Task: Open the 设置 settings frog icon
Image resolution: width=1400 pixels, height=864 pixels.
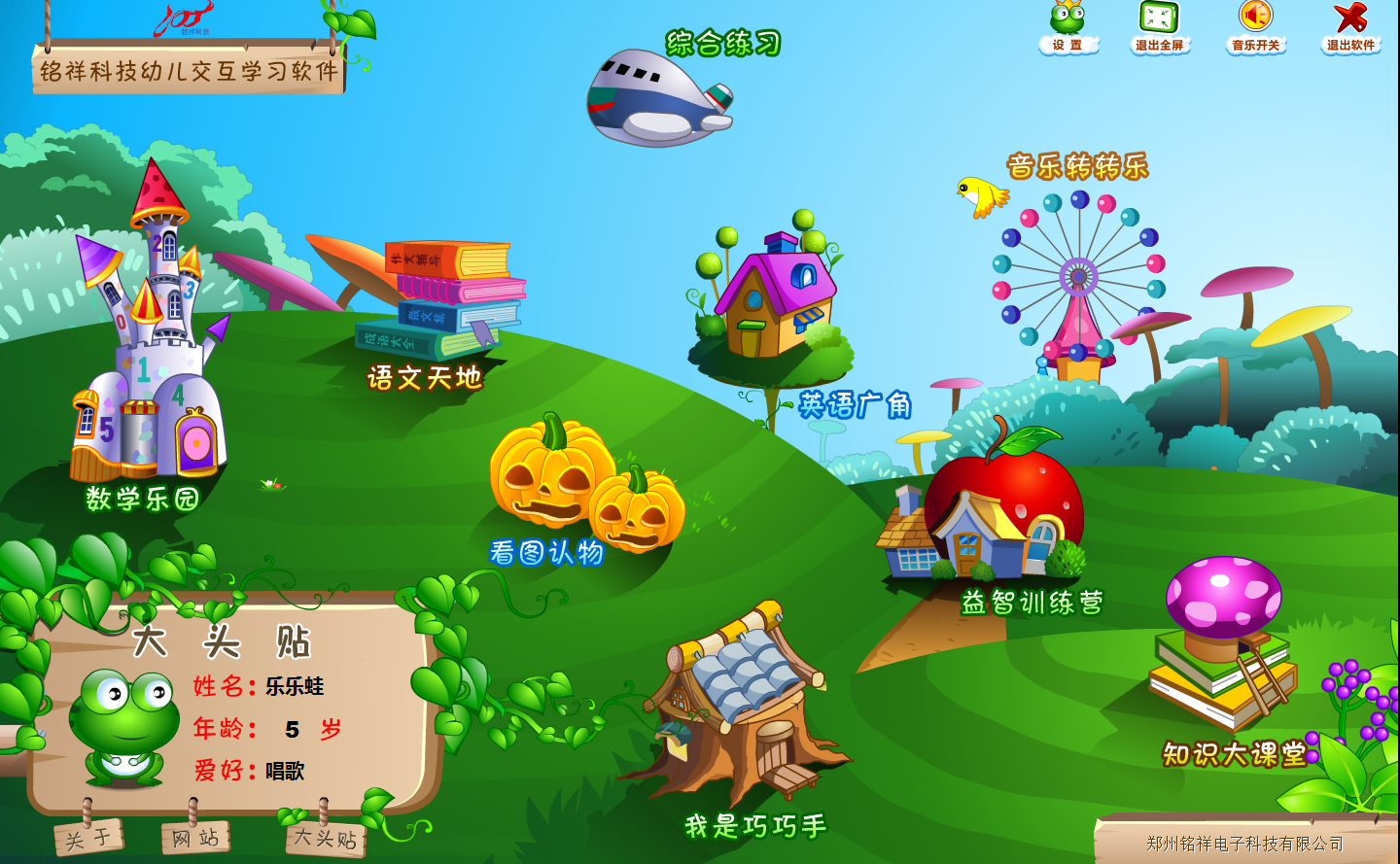Action: pyautogui.click(x=1067, y=27)
